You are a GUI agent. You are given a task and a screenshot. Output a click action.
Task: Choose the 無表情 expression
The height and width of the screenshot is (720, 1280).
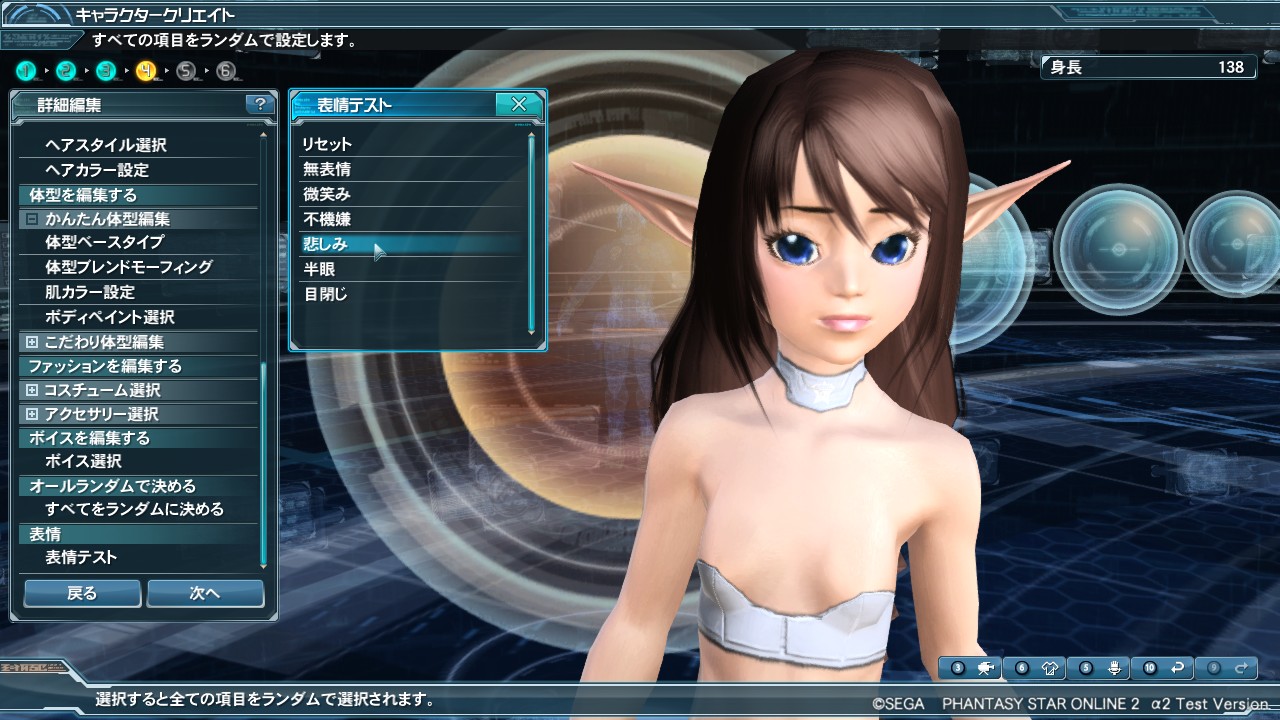327,169
